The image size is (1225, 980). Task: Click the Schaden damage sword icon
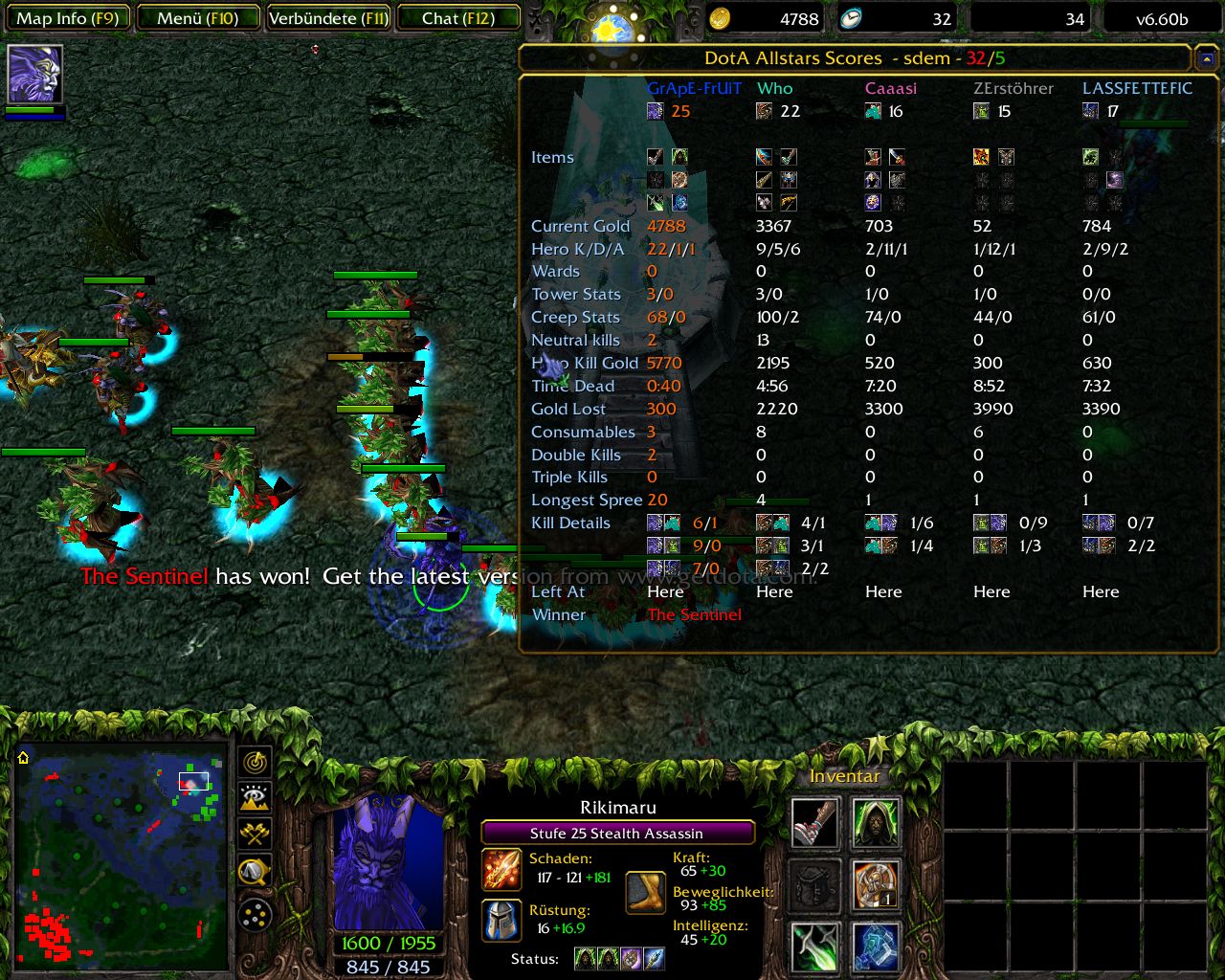(x=501, y=869)
